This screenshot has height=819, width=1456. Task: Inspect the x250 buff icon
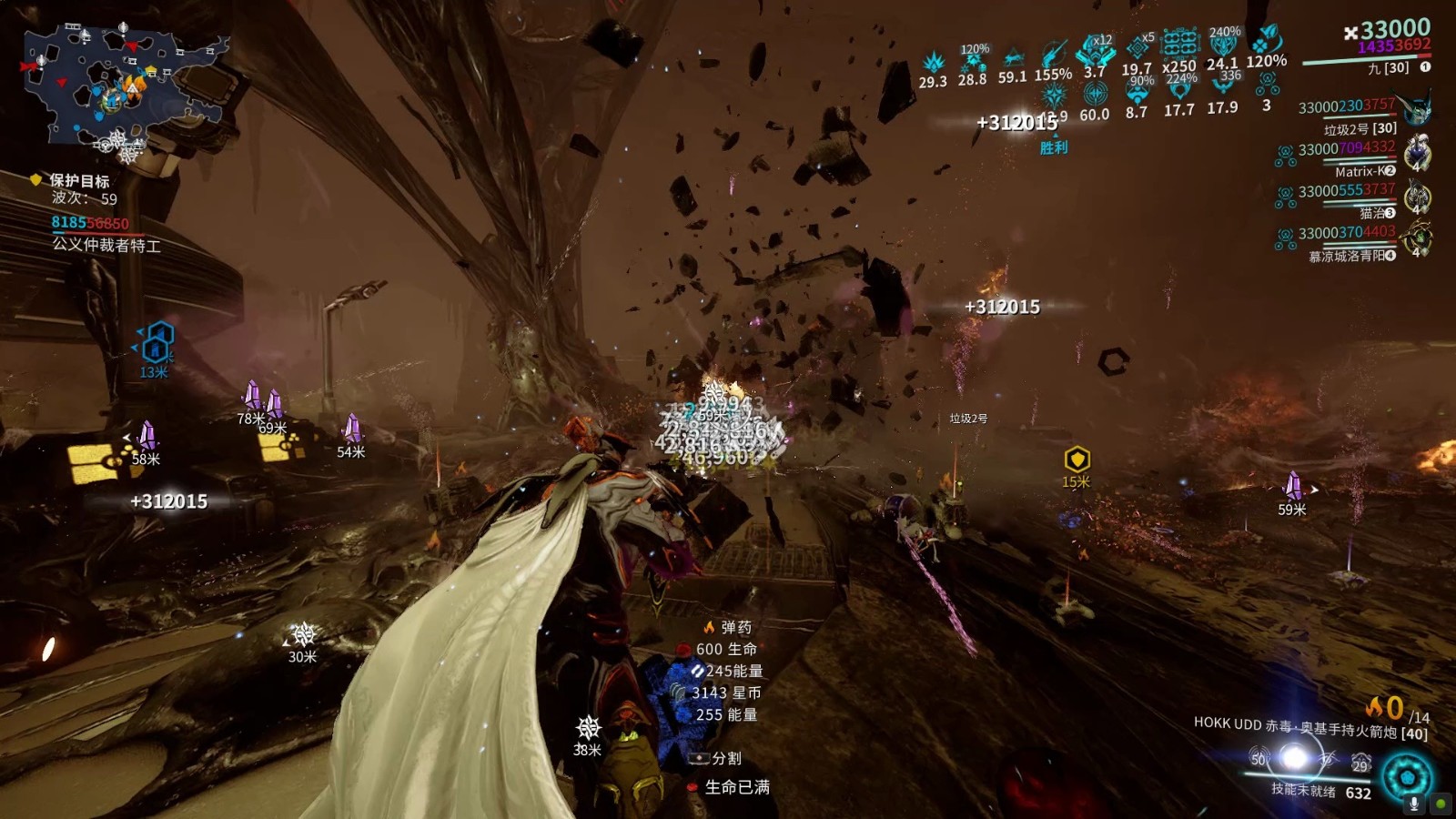pos(1179,44)
